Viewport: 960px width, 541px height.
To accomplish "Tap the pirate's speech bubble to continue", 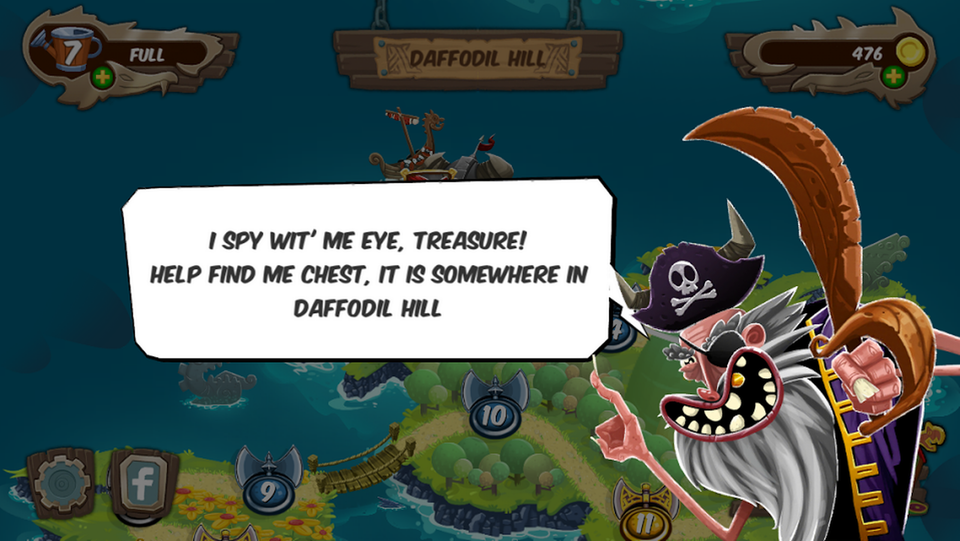I will point(368,268).
